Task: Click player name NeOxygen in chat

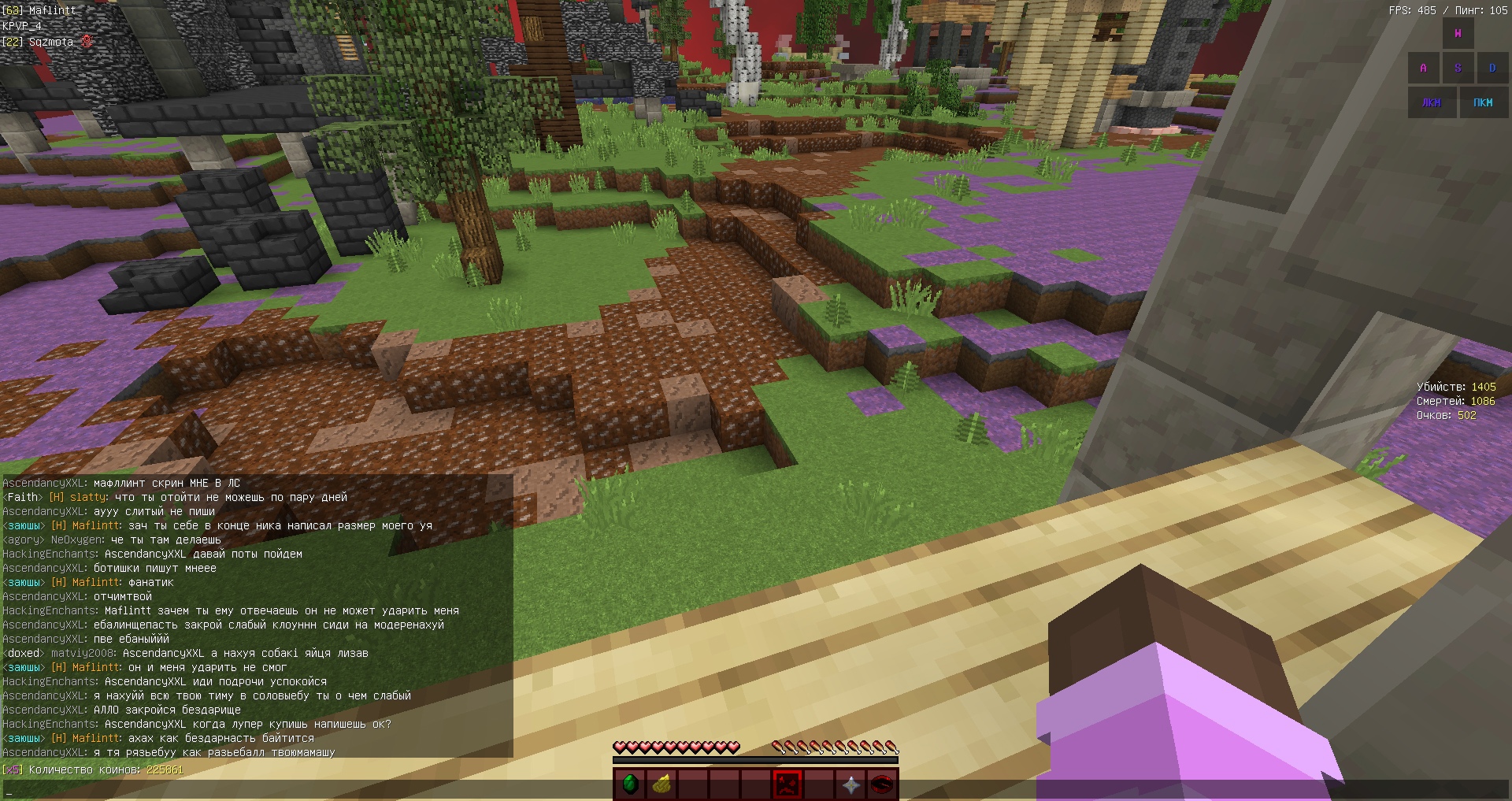Action: click(x=77, y=540)
